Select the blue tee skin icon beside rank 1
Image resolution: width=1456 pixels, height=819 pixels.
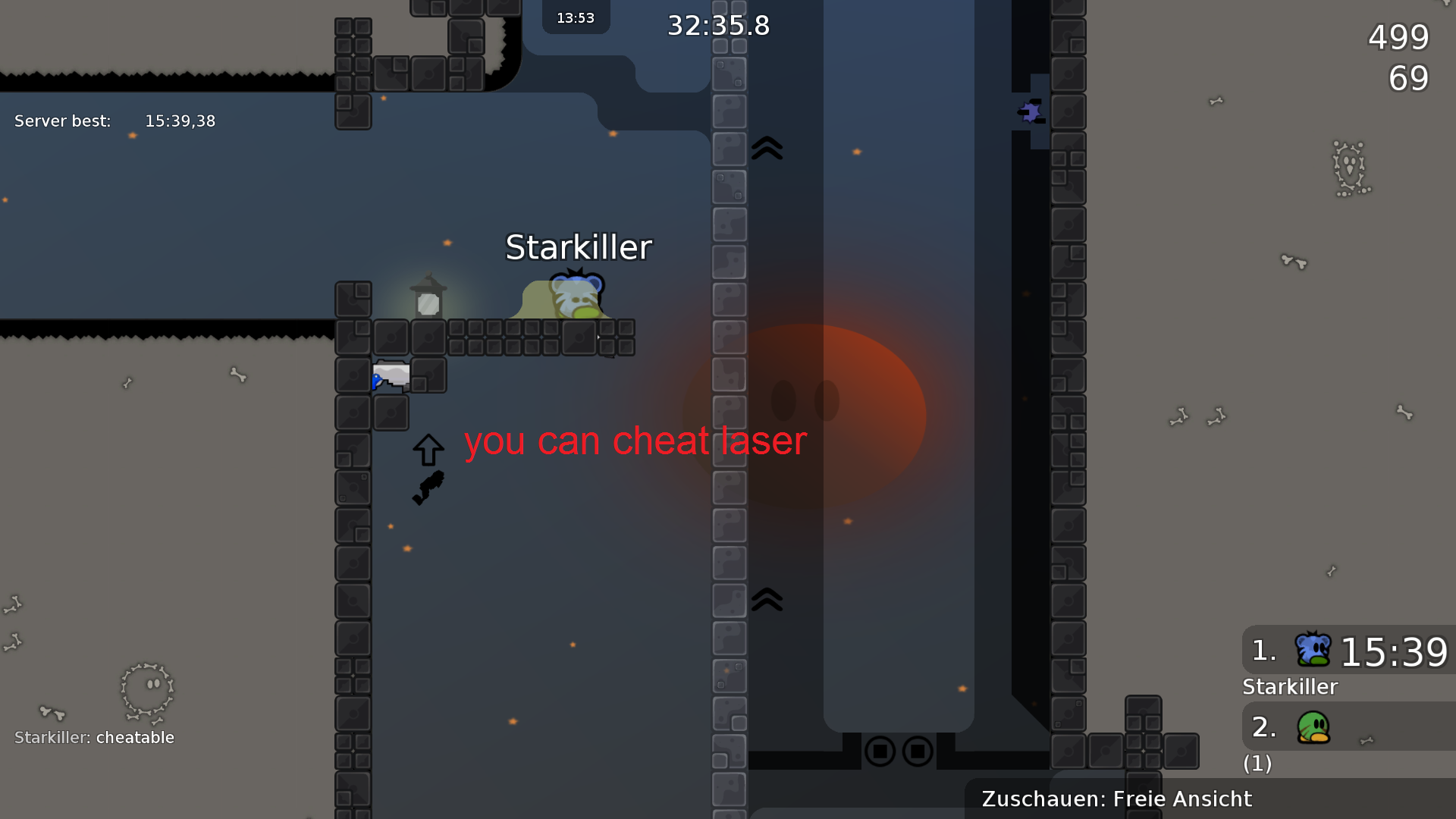pyautogui.click(x=1314, y=651)
